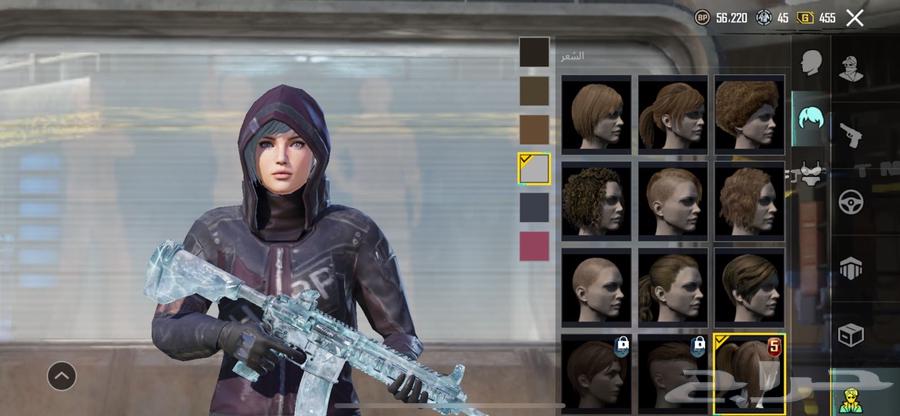Open the green character icon at bottom right
The height and width of the screenshot is (416, 900).
click(x=852, y=395)
